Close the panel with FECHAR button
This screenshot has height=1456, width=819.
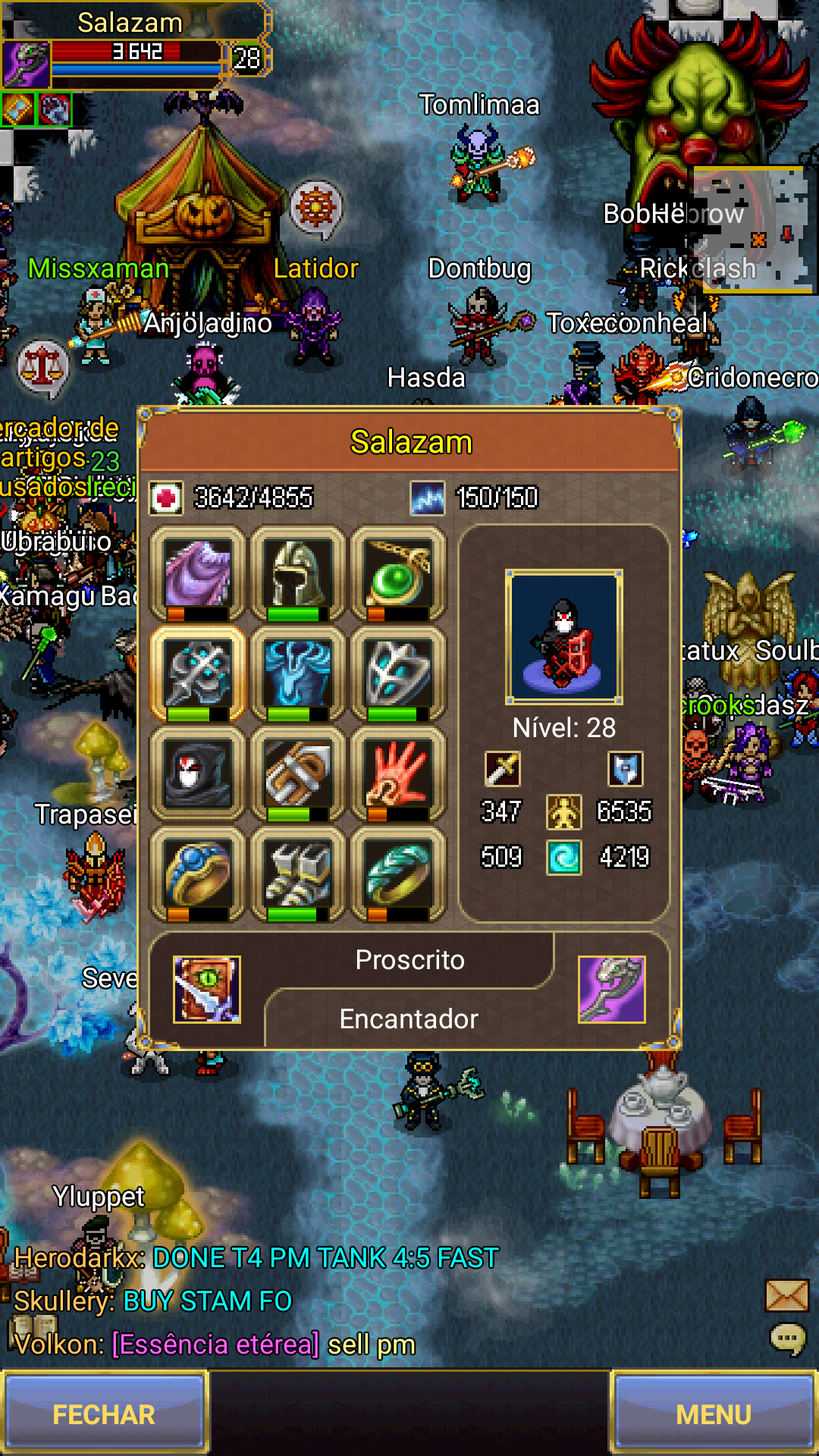tap(104, 1414)
